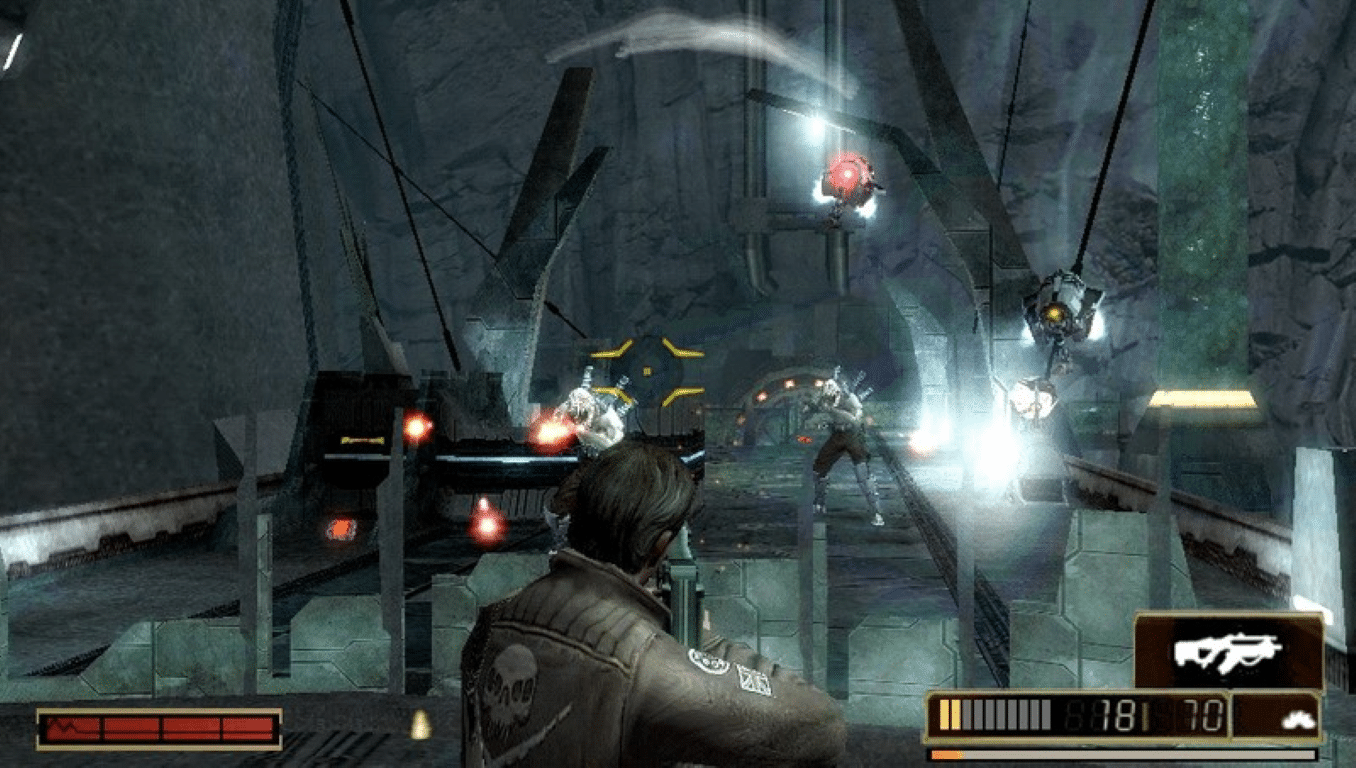Select the equipped rifle weapon icon
1356x768 pixels.
1227,651
